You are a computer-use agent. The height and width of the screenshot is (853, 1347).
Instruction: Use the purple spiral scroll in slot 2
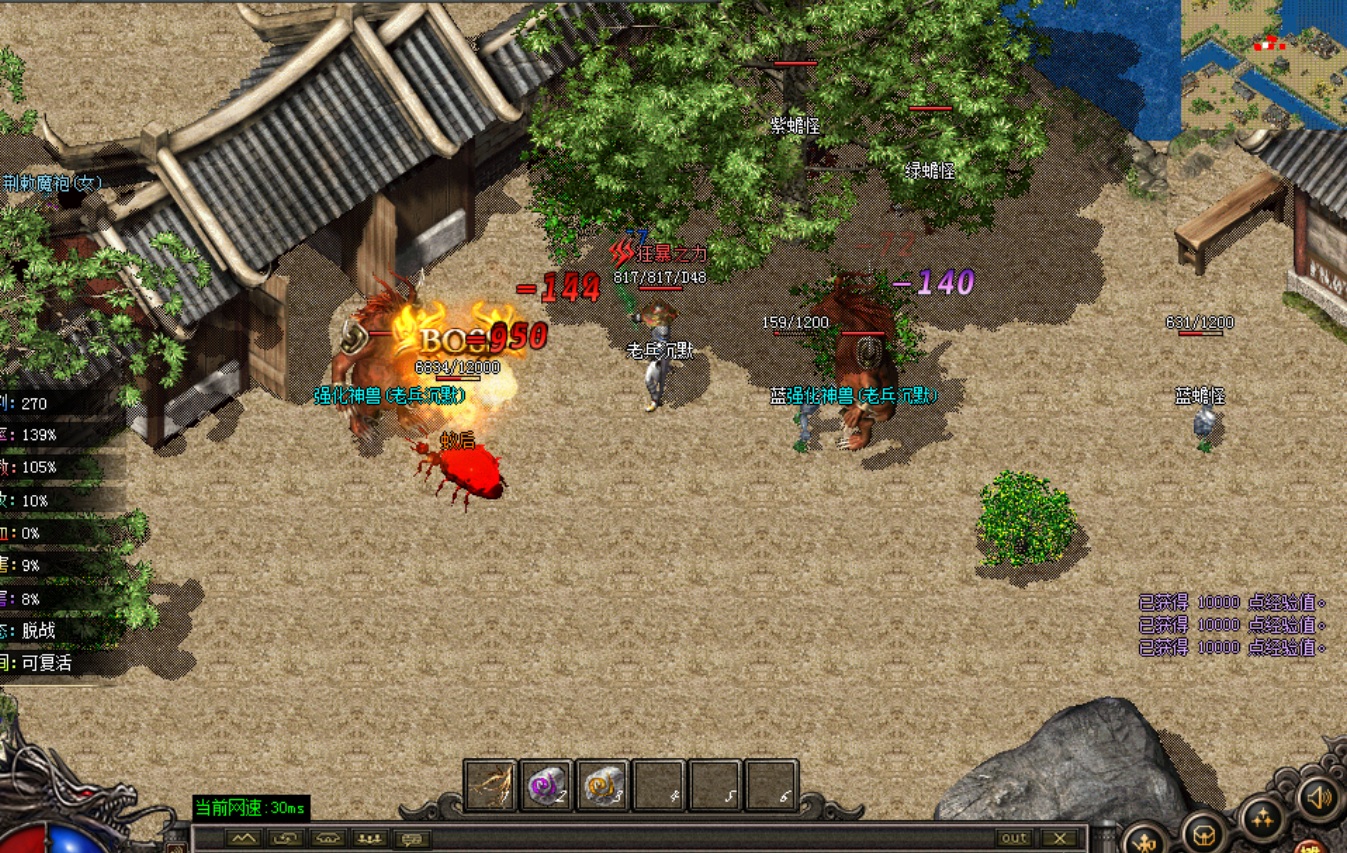pos(547,786)
